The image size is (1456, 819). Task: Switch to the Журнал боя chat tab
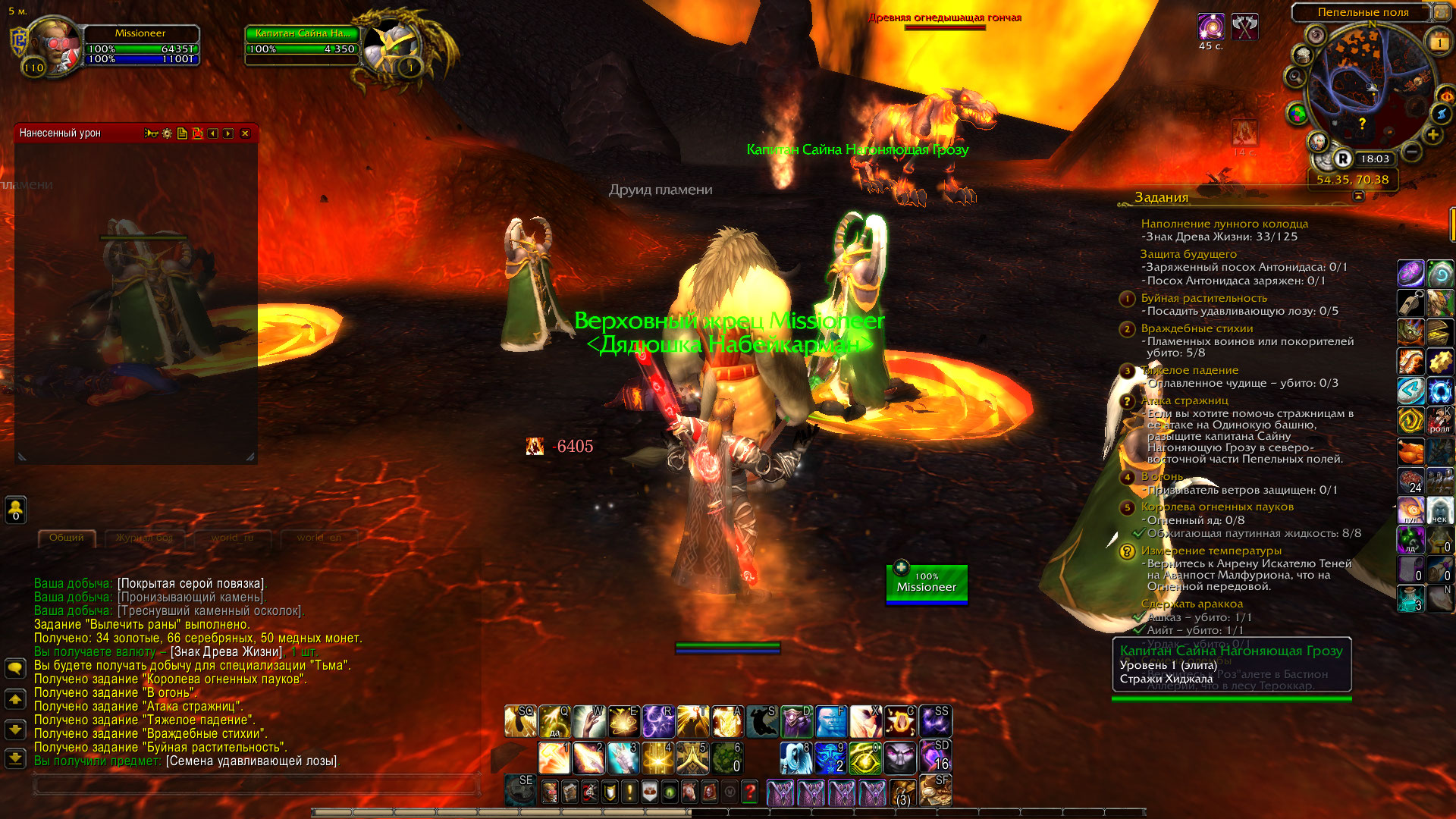[x=144, y=538]
